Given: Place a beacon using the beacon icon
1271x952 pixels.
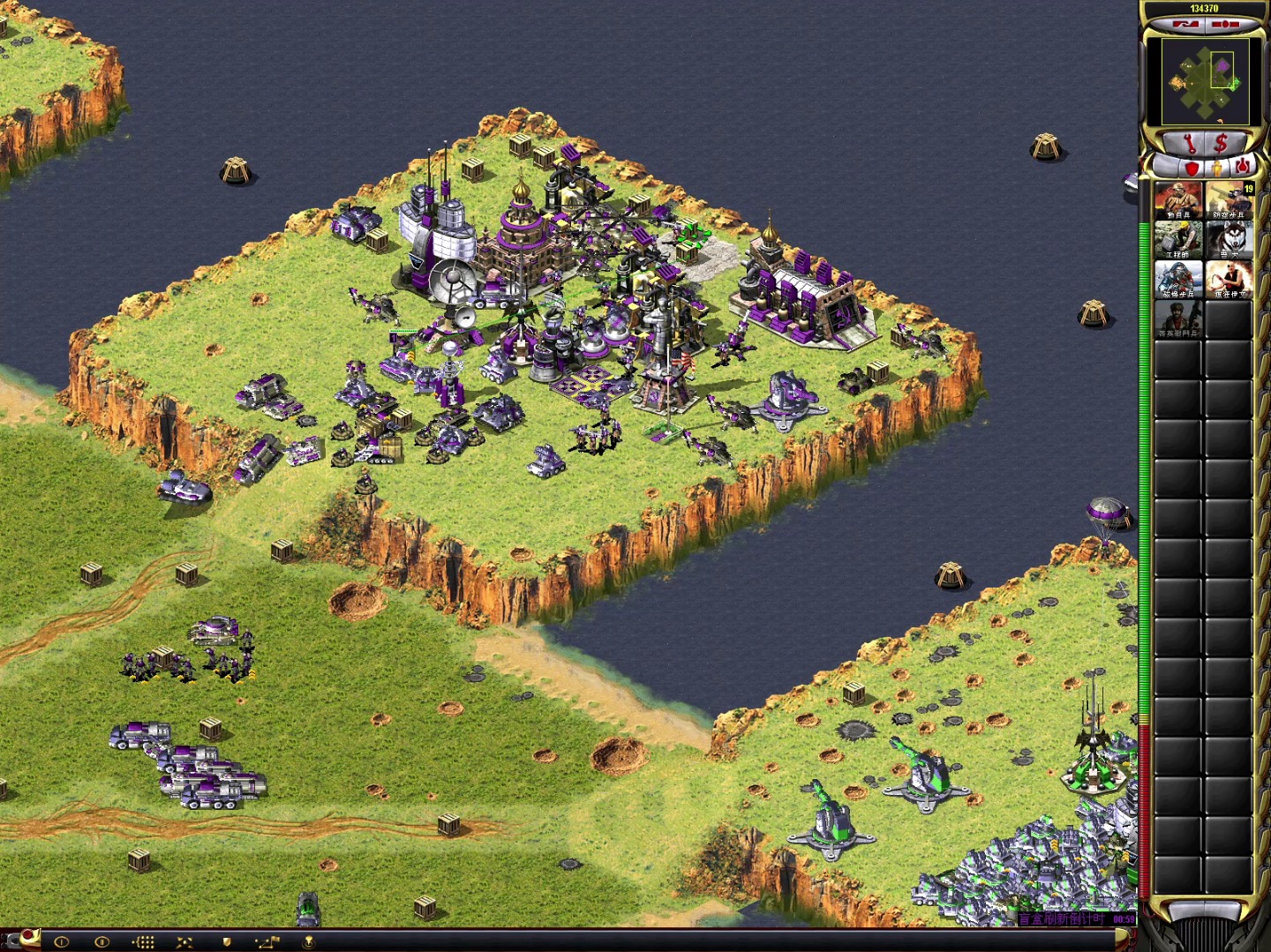Looking at the screenshot, I should pyautogui.click(x=309, y=941).
